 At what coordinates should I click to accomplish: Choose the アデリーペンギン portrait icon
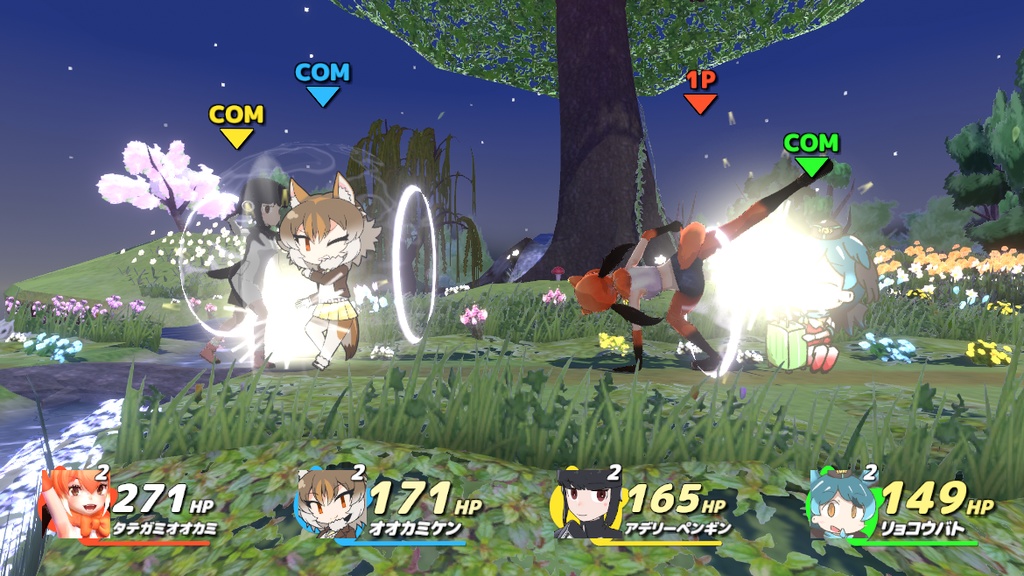[586, 505]
